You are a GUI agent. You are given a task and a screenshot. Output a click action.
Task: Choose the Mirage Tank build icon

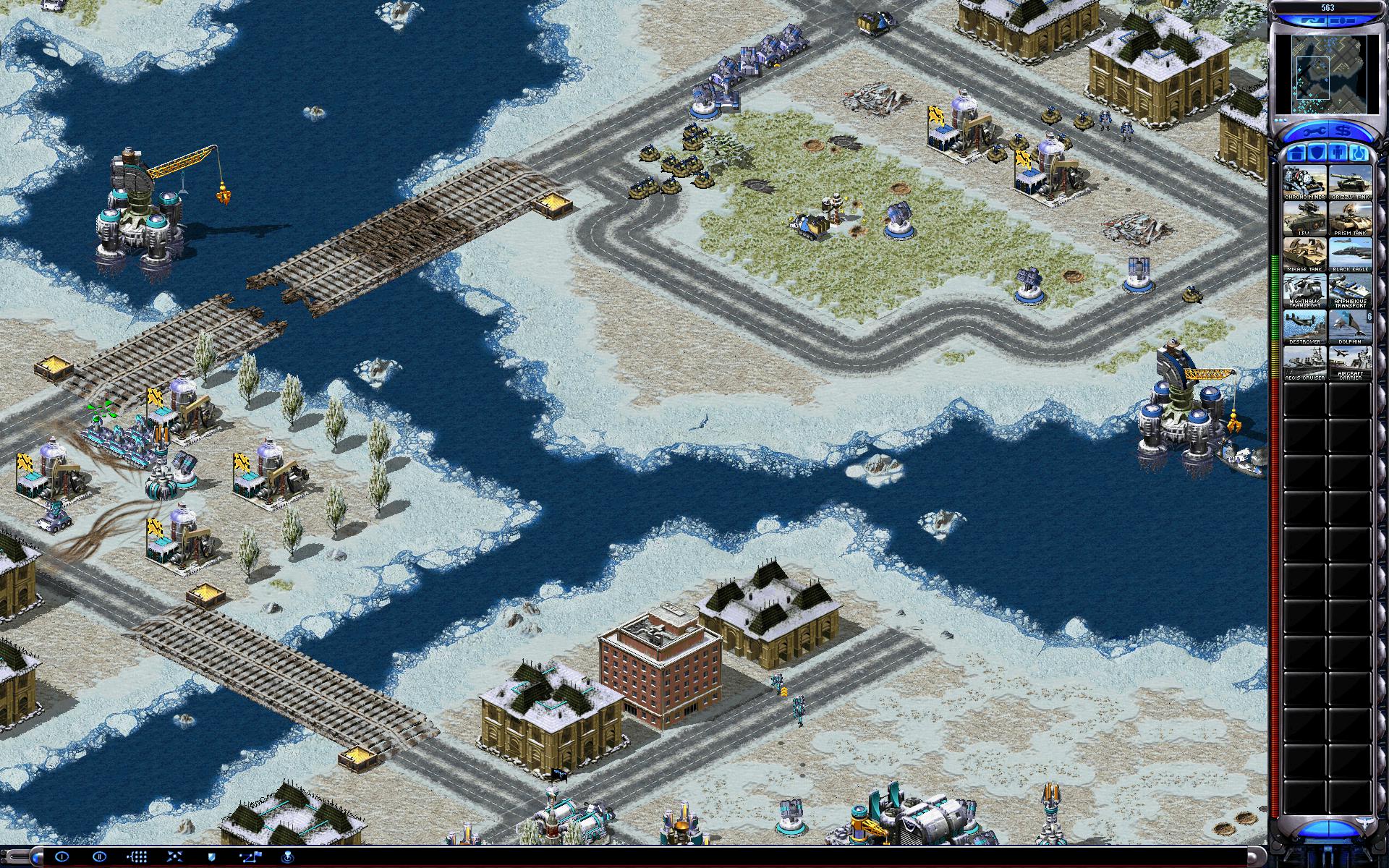click(x=1305, y=255)
